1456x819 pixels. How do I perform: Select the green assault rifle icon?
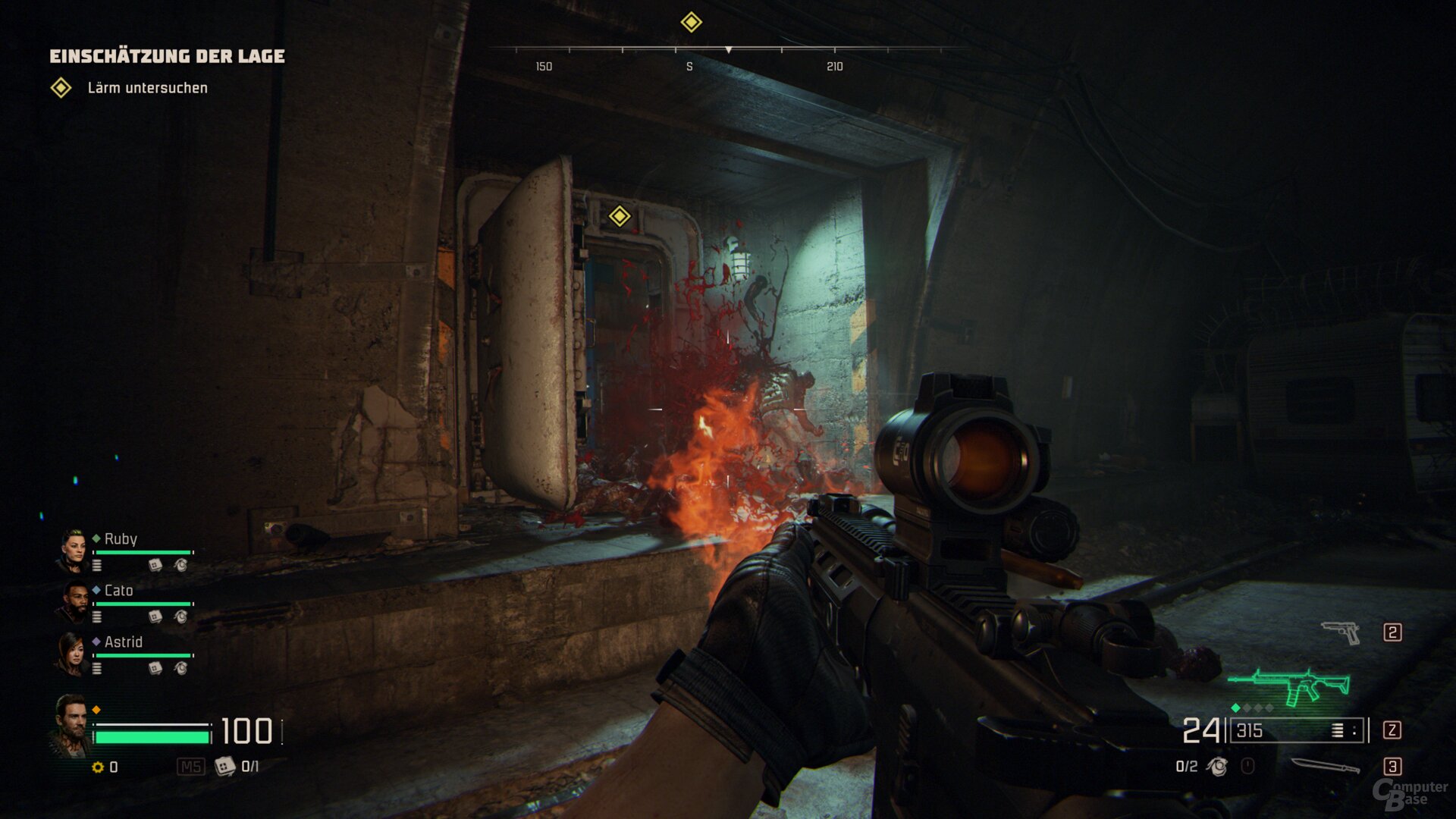pos(1291,685)
